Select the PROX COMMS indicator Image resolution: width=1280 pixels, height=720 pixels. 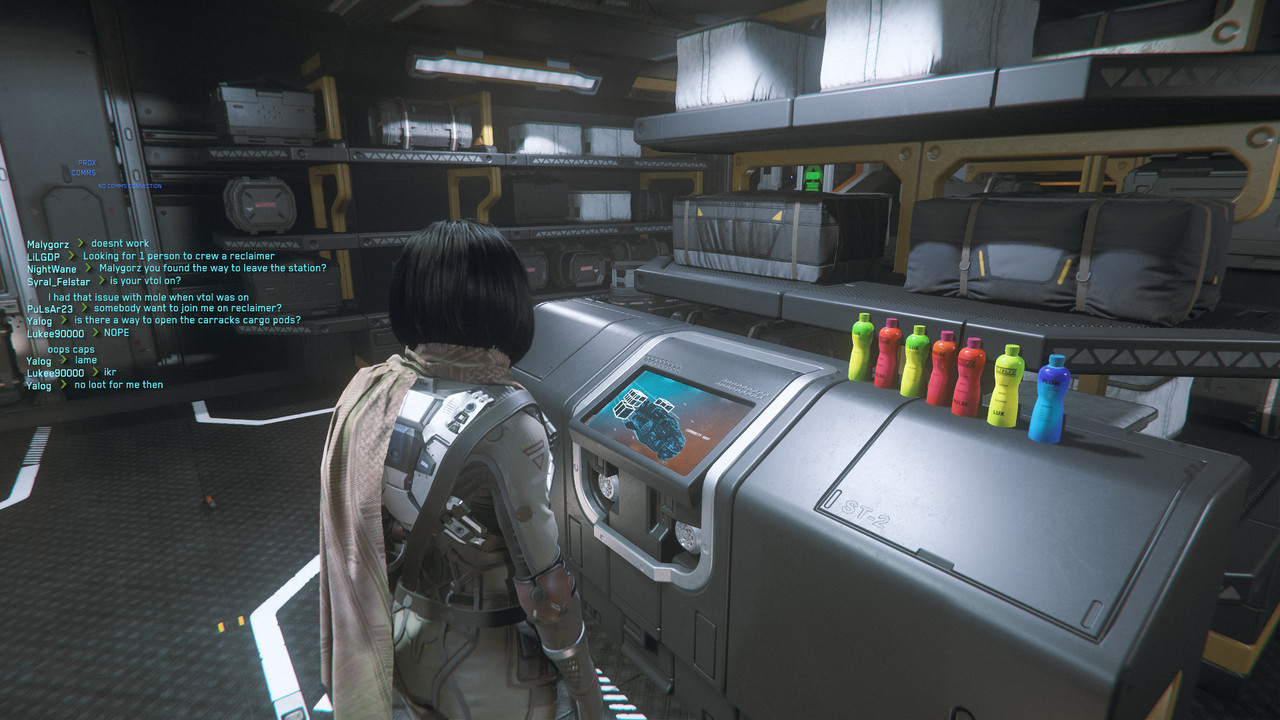[84, 168]
